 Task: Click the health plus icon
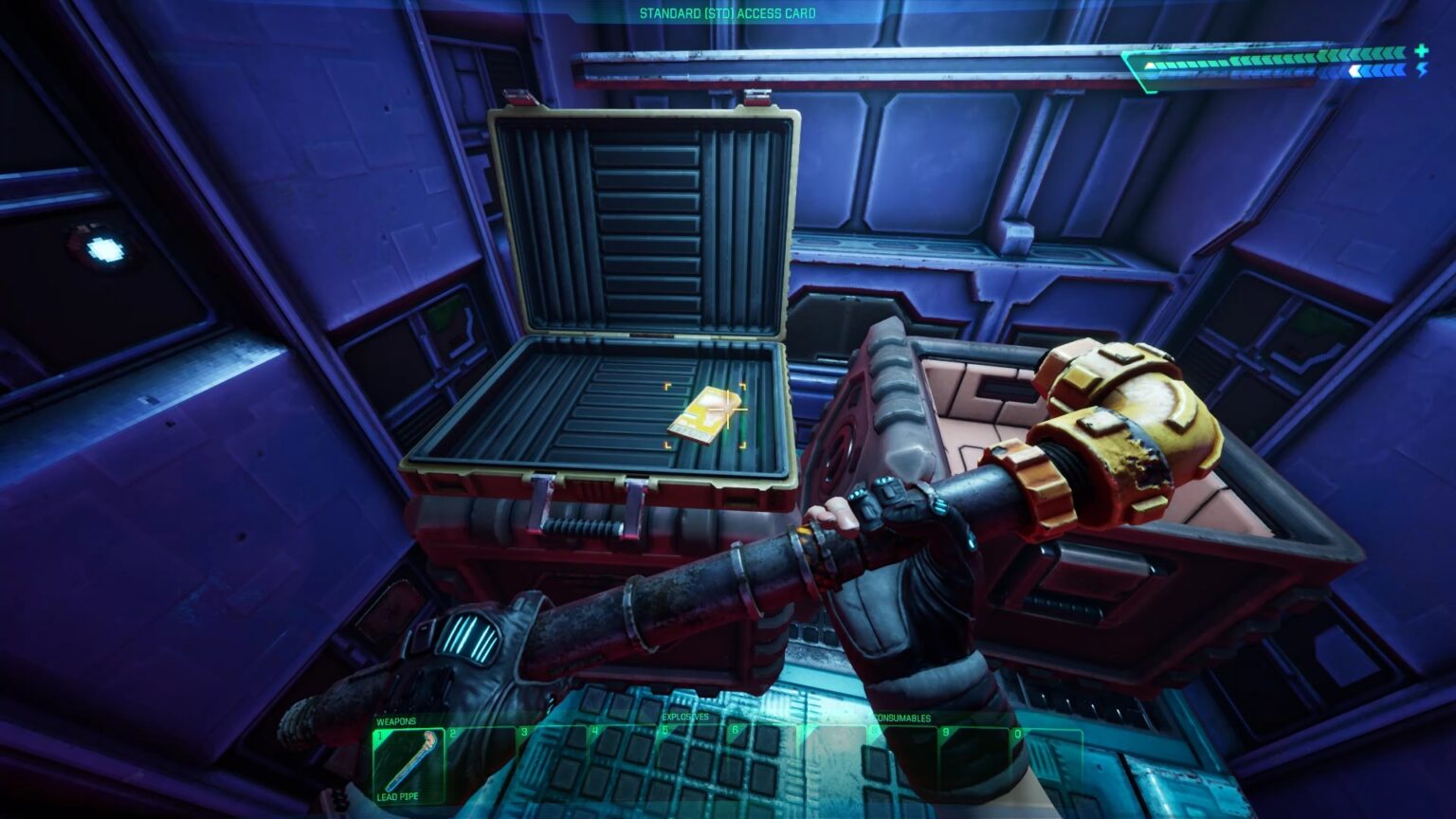(1421, 52)
